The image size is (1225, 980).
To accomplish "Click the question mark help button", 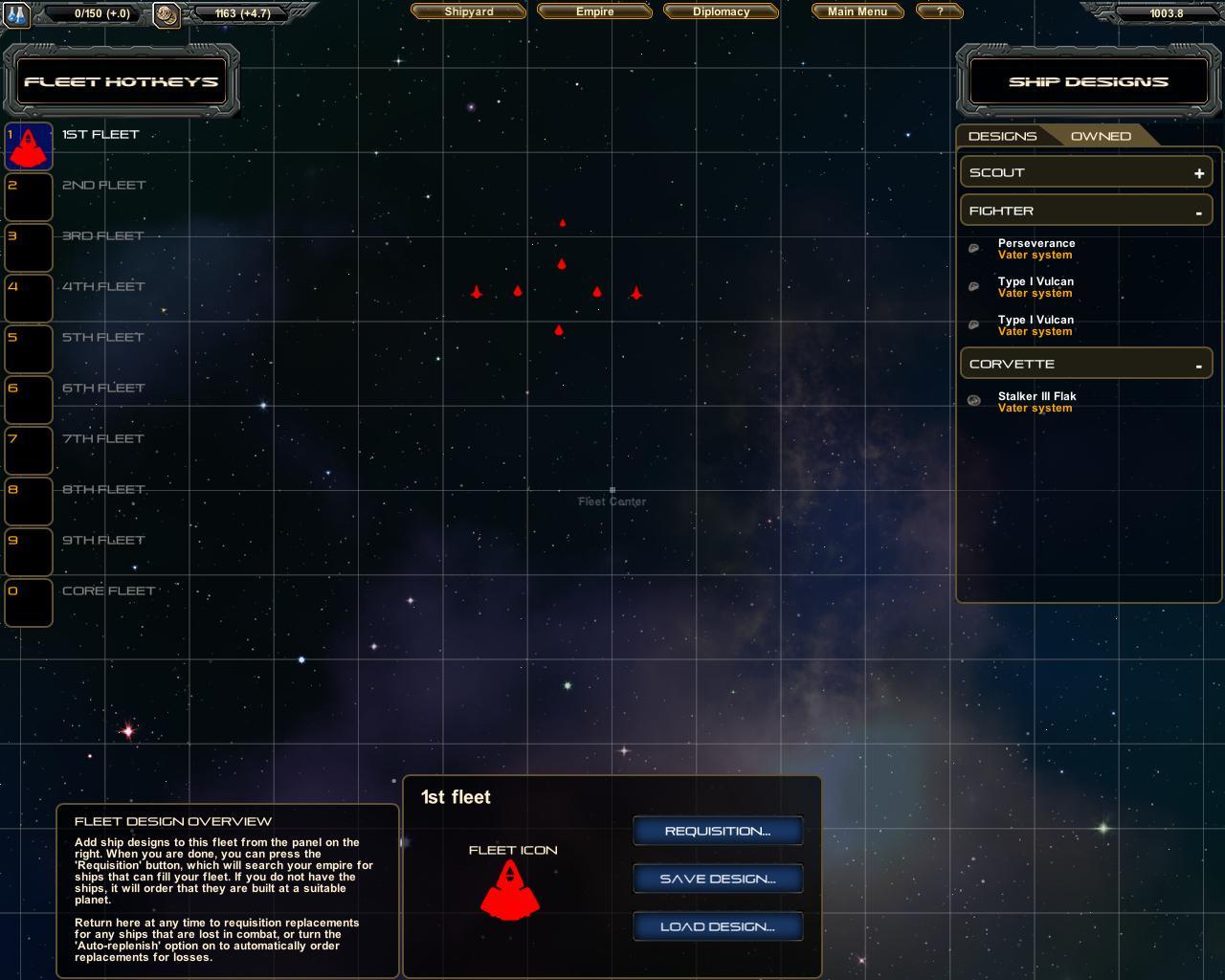I will pos(939,11).
